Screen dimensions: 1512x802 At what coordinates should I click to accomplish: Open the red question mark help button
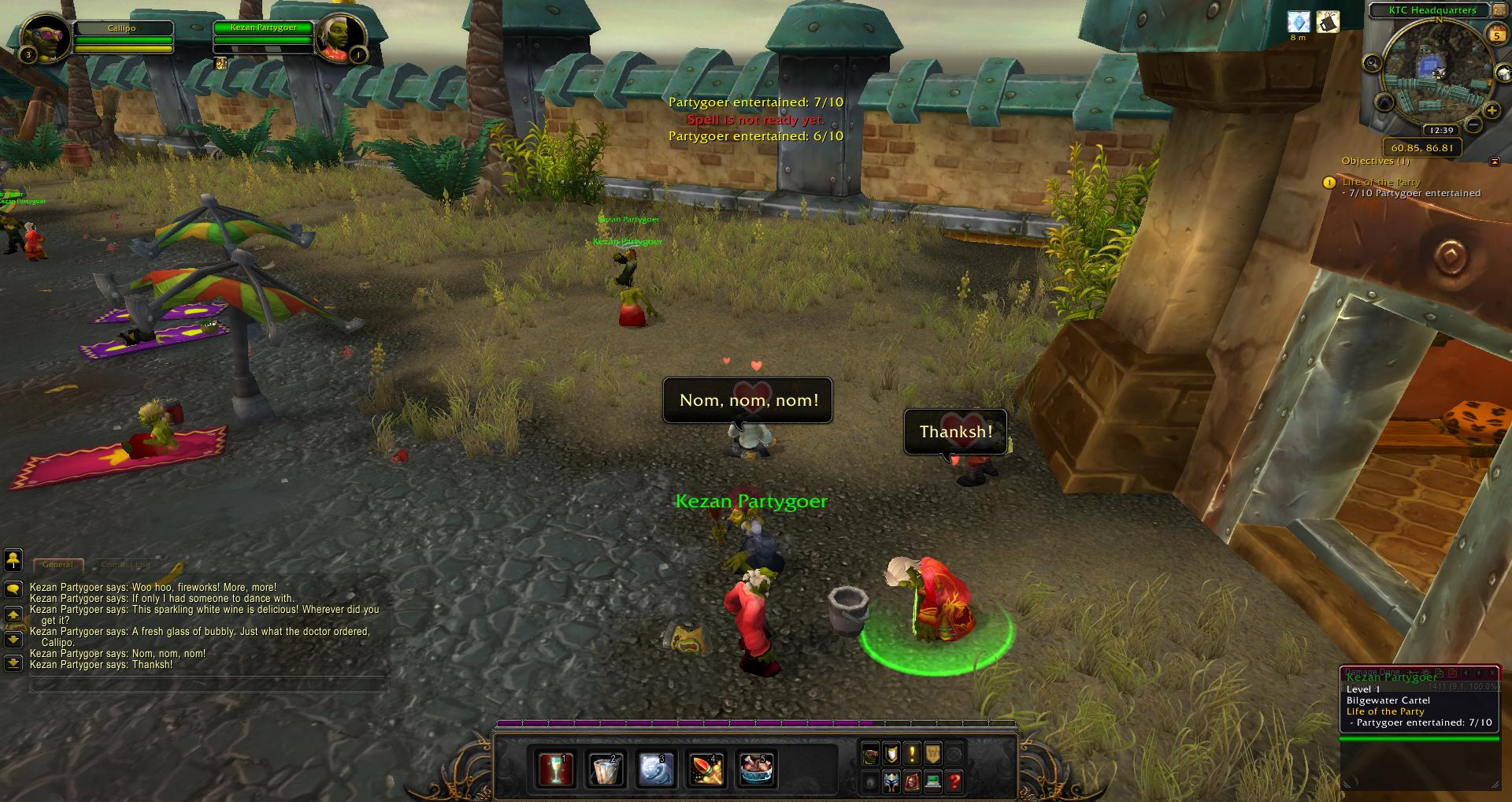pos(954,782)
